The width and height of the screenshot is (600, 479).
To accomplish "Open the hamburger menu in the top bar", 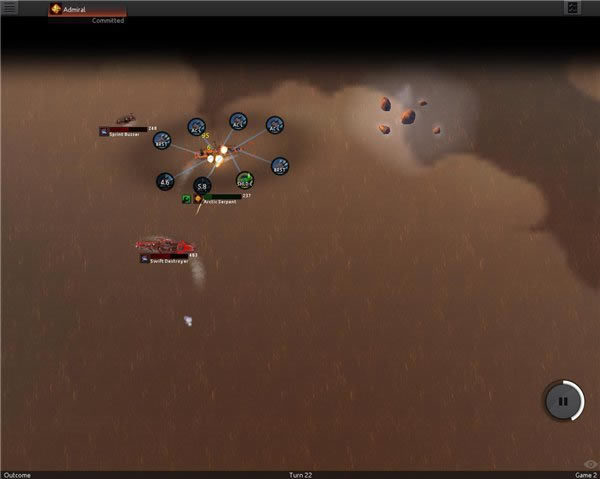I will tap(11, 8).
